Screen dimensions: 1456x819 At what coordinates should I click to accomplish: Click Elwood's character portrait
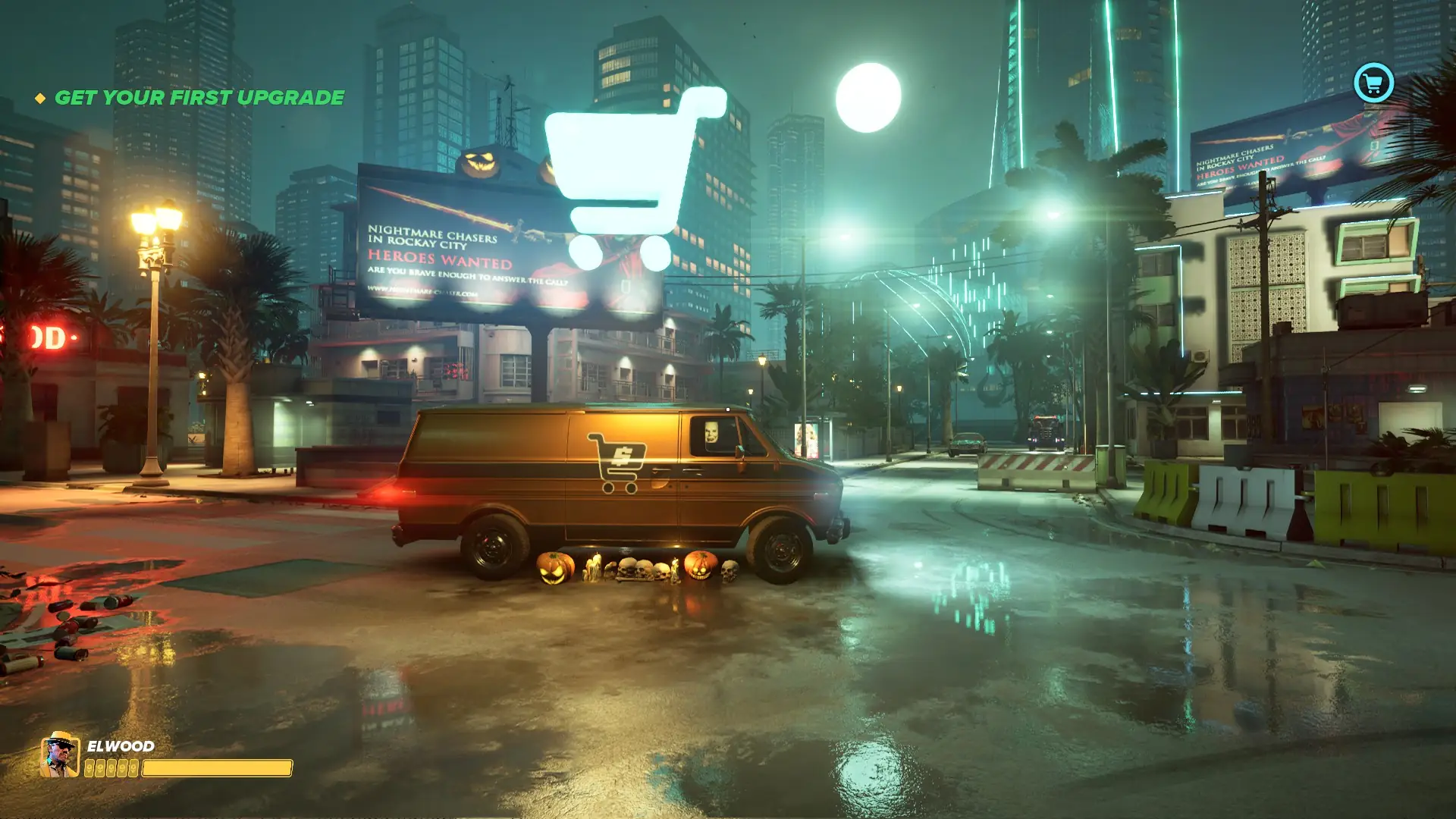pos(60,755)
